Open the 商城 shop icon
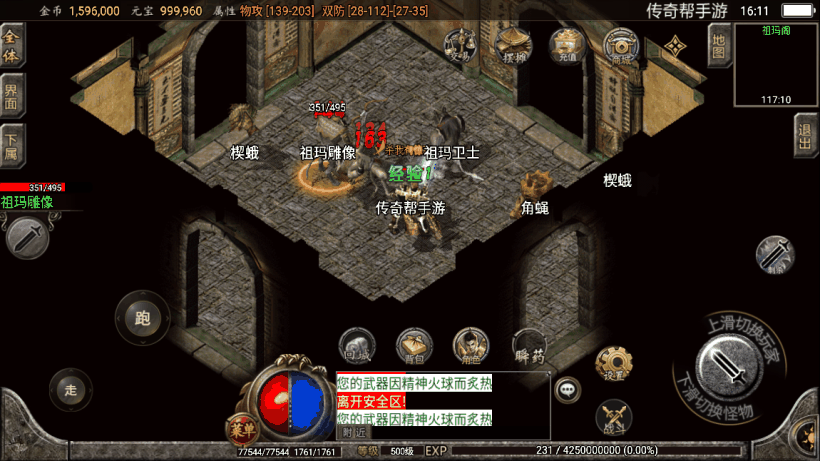 coord(622,46)
